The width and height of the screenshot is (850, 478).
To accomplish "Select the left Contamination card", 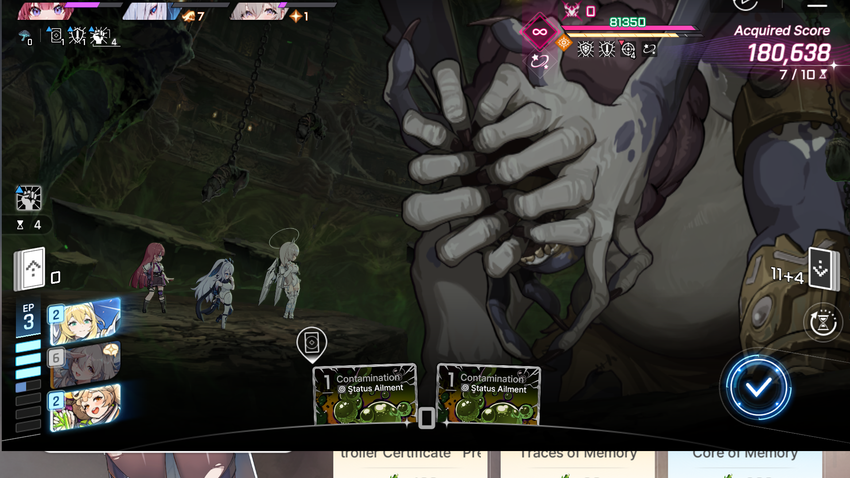I will pos(365,394).
